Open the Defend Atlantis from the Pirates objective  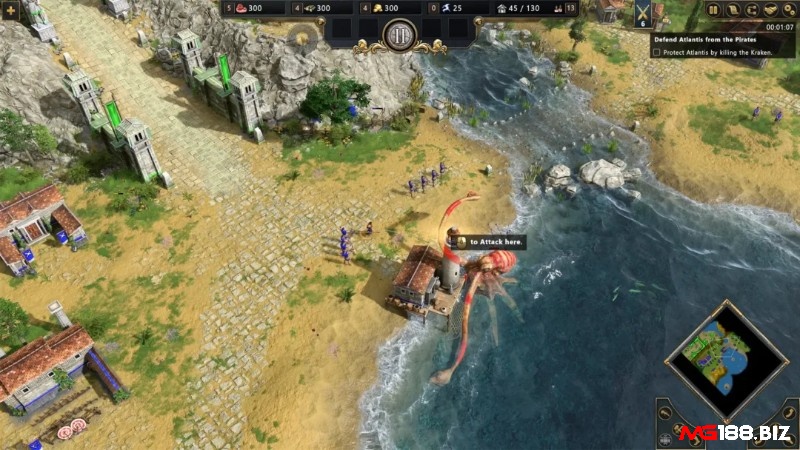(x=706, y=39)
